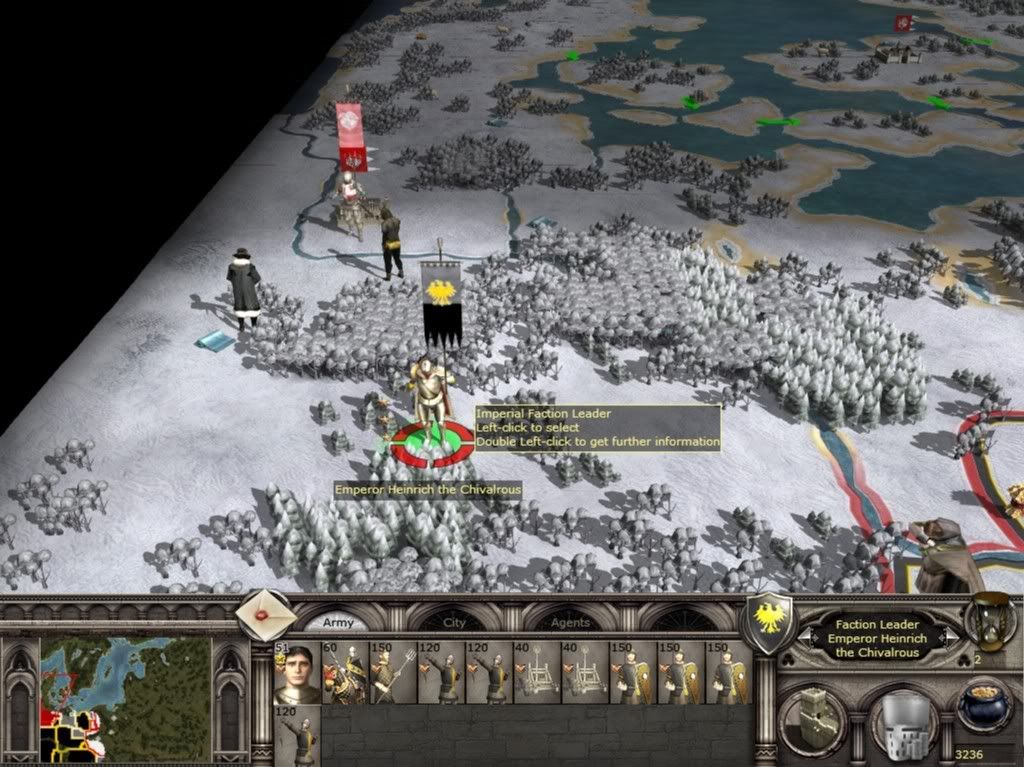1024x767 pixels.
Task: Select Emperor Heinrich's general portrait card
Action: point(297,673)
